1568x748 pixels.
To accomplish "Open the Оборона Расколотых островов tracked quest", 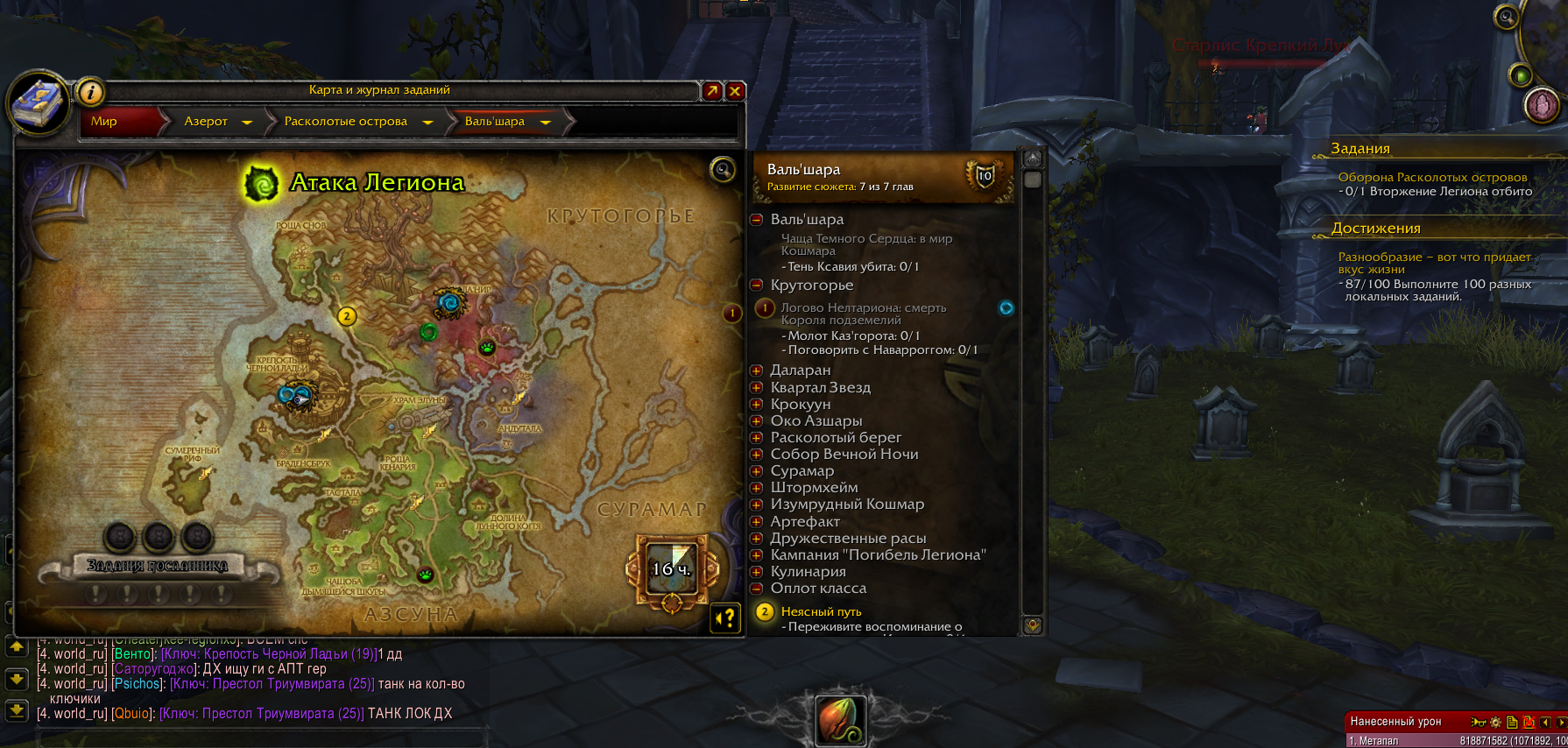I will (1432, 178).
